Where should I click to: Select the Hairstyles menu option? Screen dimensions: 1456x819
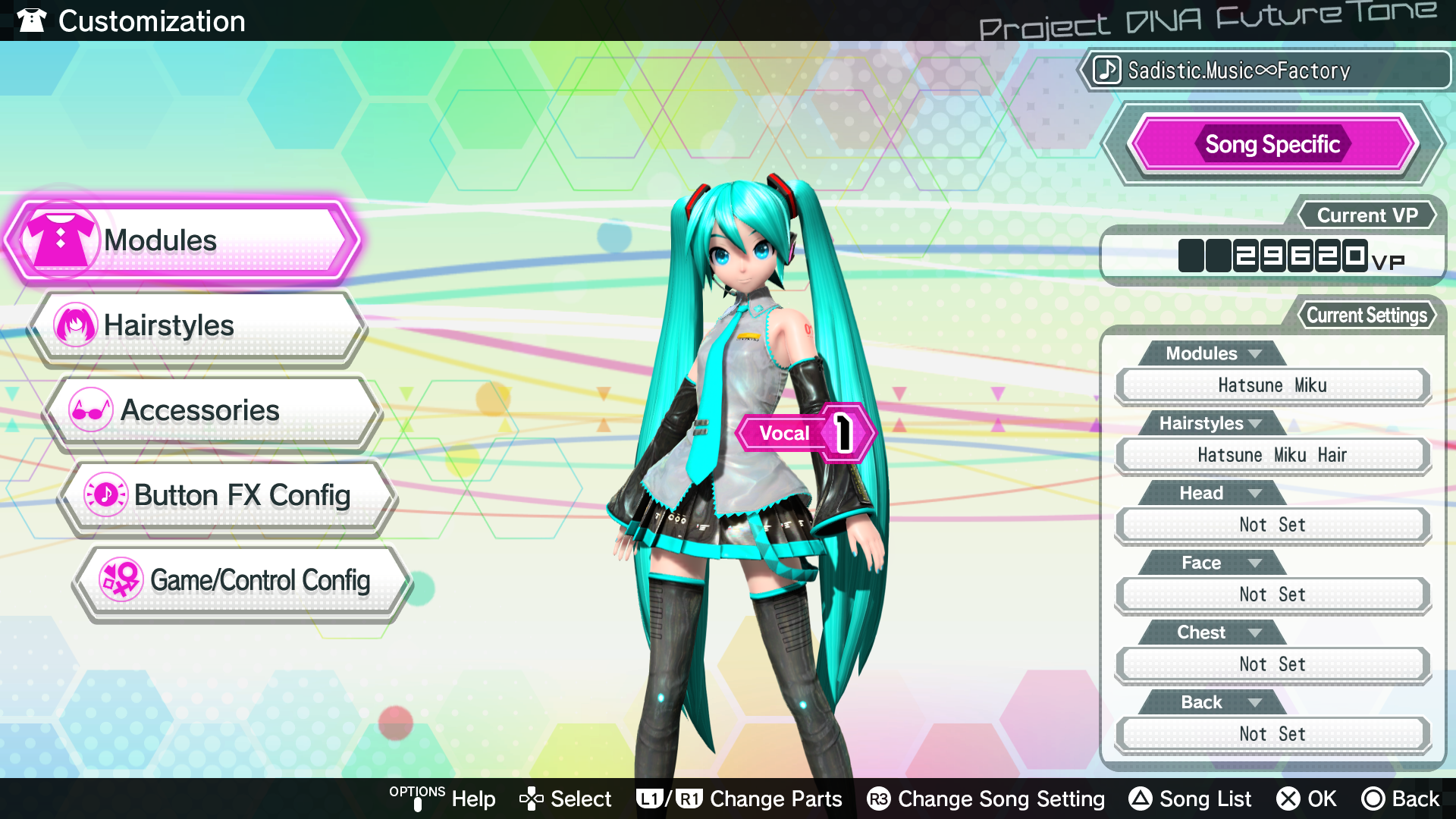tap(197, 326)
